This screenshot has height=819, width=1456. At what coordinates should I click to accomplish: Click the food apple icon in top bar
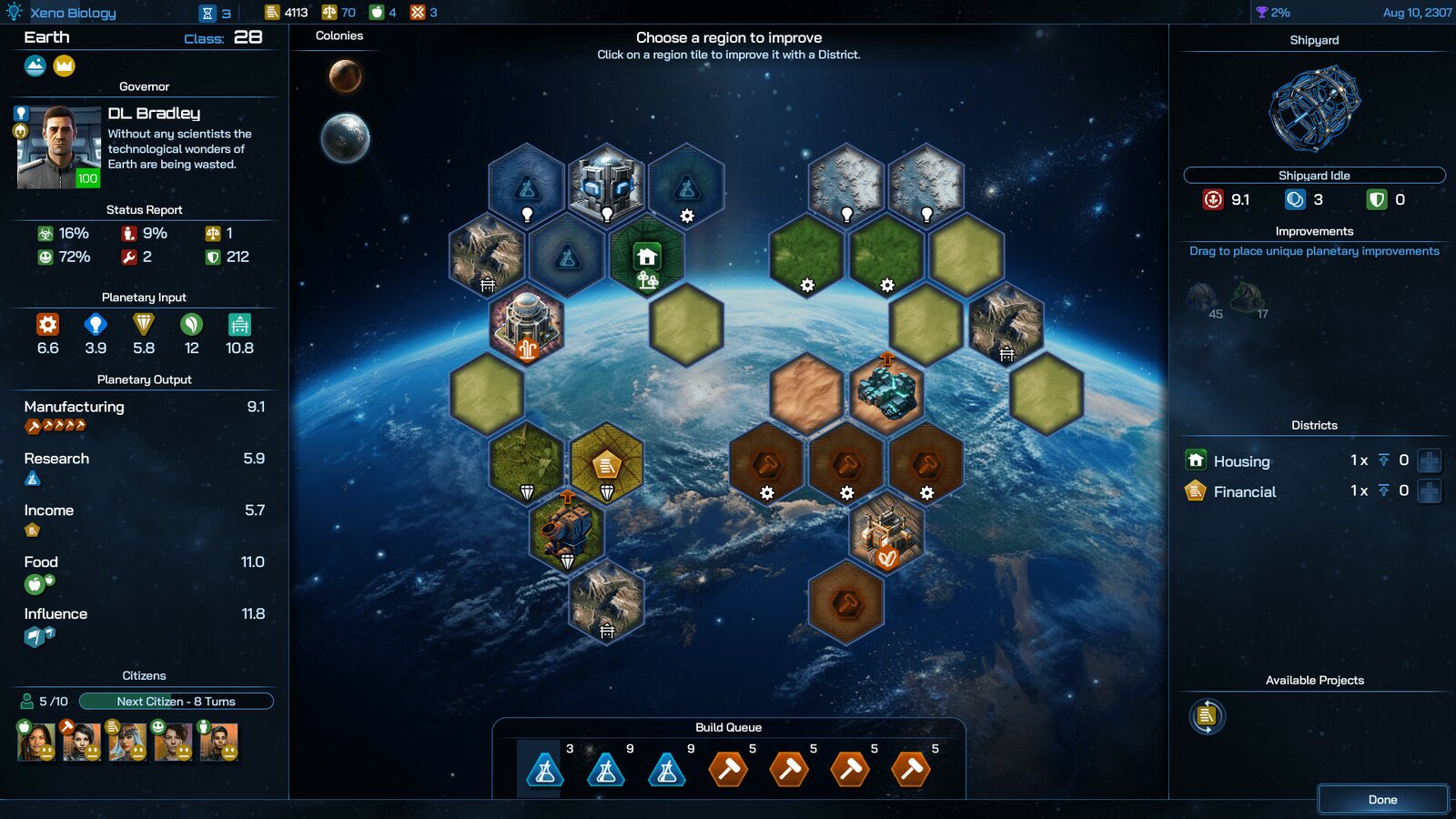coord(379,13)
